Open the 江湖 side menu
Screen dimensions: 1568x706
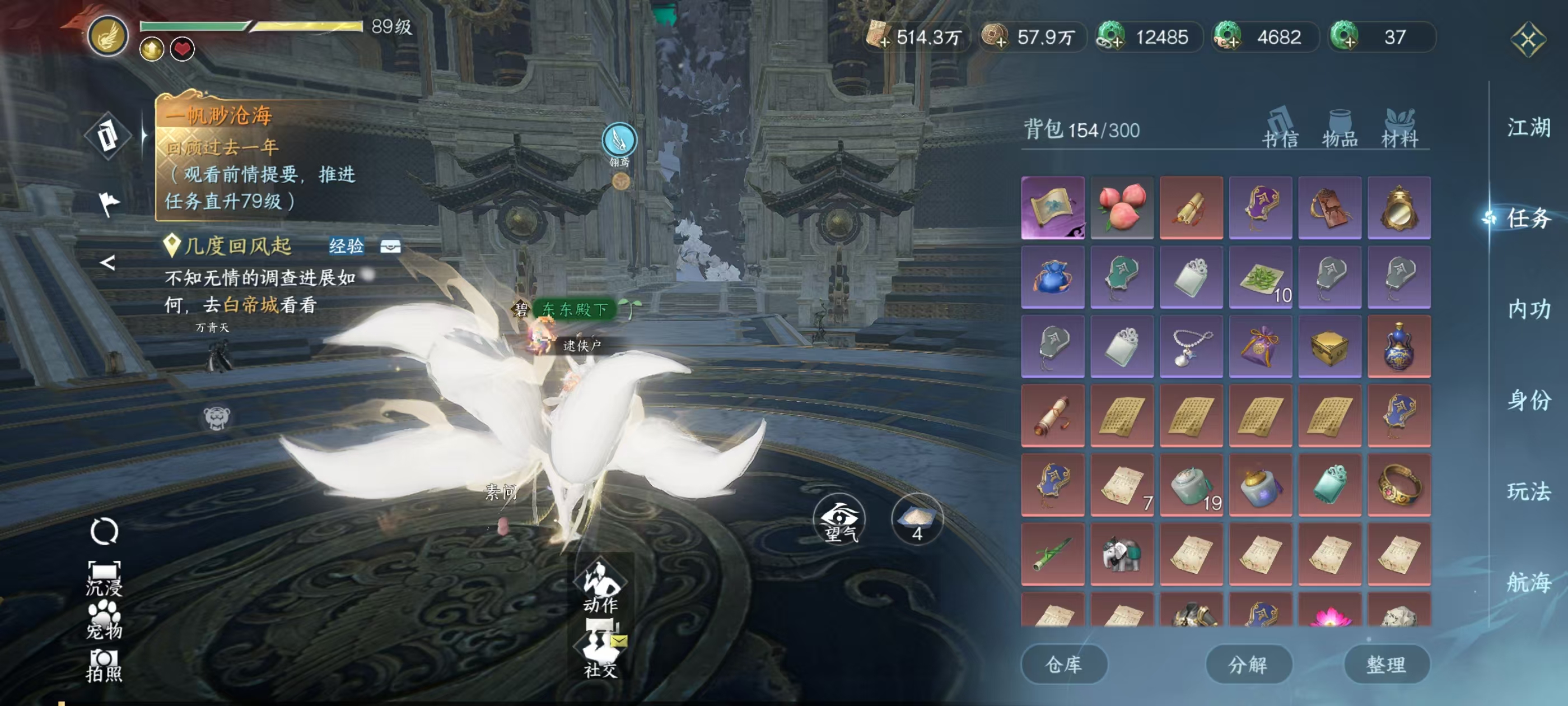tap(1528, 128)
